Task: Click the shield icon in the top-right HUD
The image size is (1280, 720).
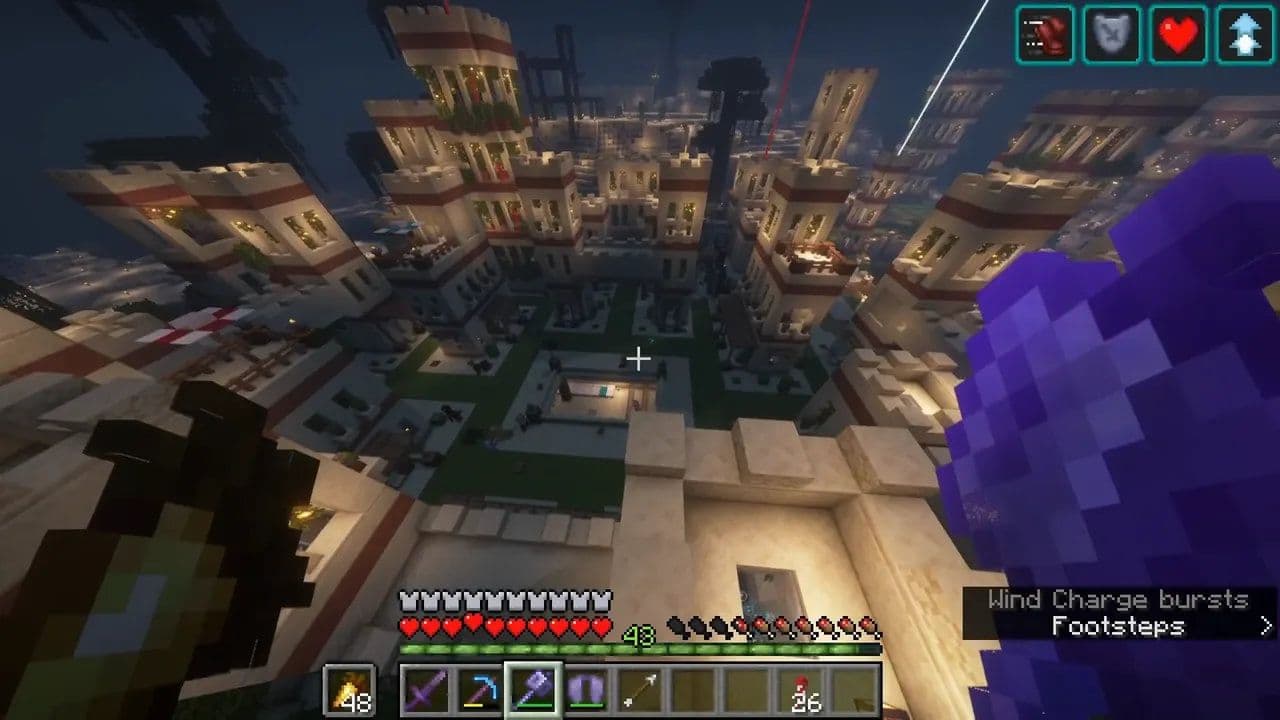Action: 1111,33
